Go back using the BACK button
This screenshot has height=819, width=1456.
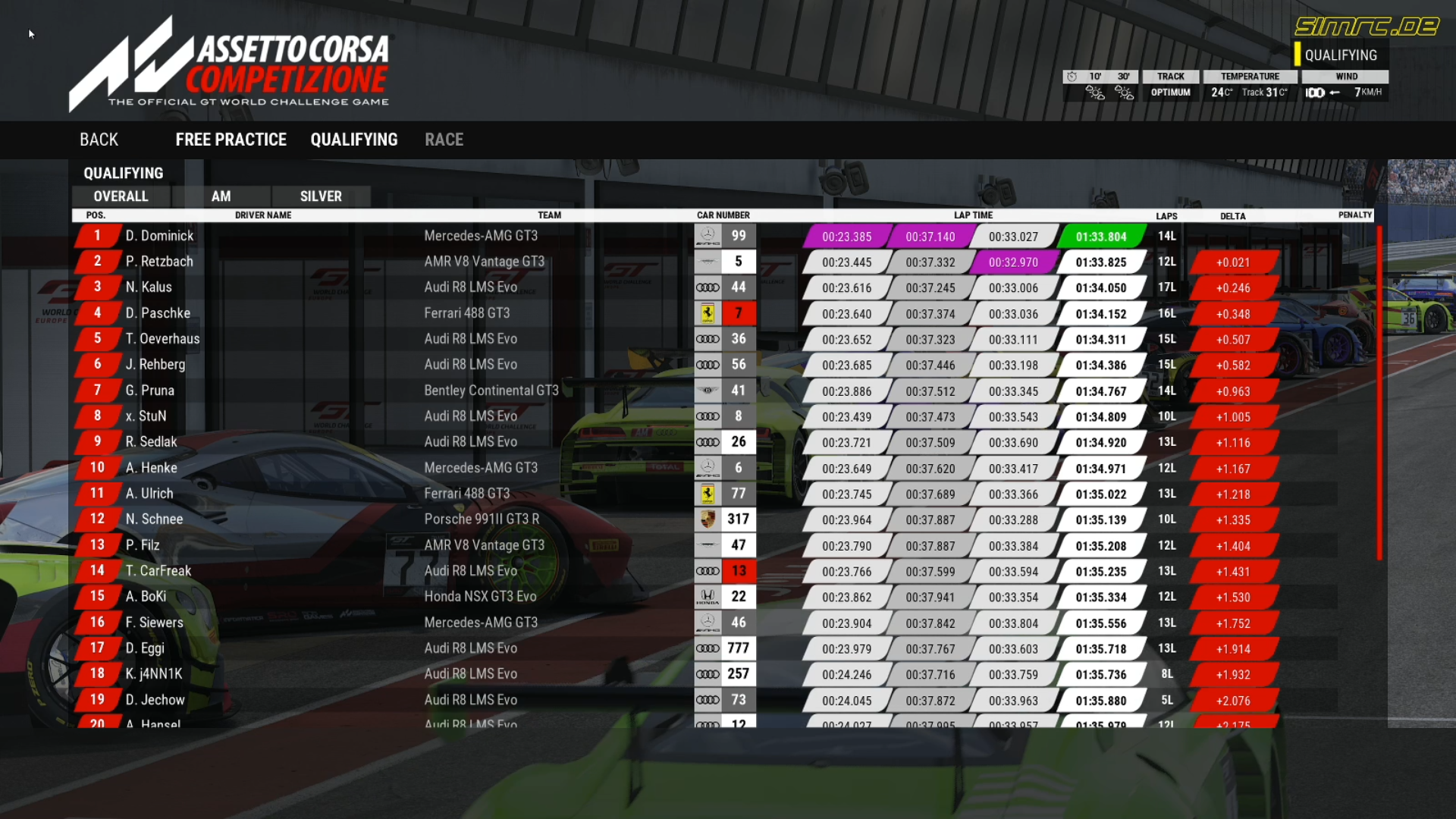pos(99,140)
